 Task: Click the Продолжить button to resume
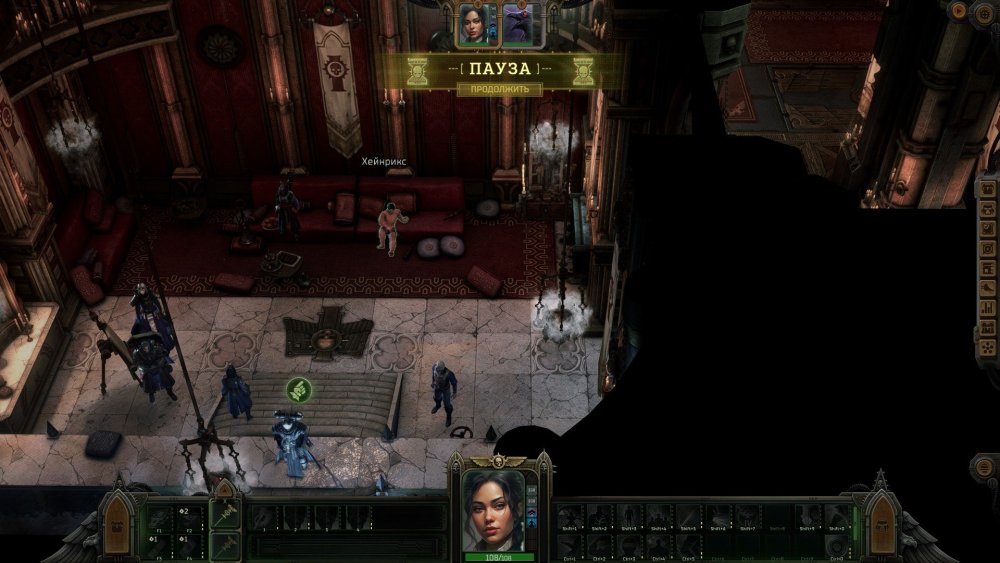500,89
